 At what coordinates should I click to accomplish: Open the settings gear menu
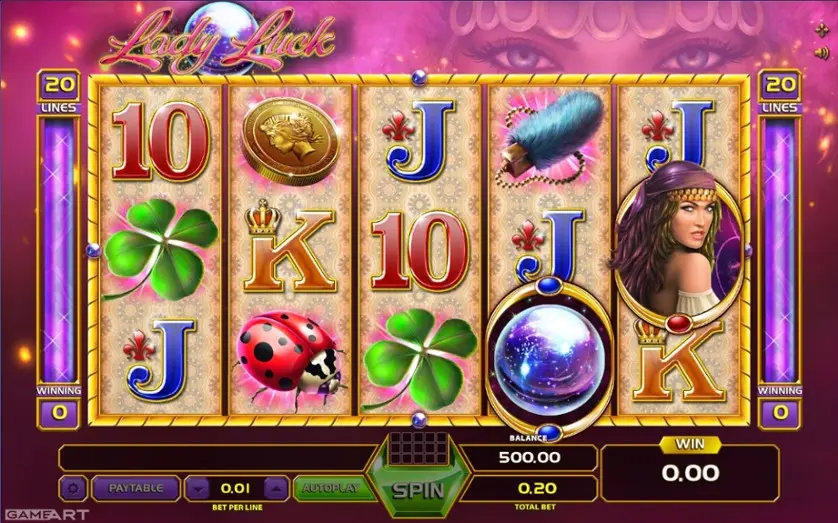coord(72,488)
